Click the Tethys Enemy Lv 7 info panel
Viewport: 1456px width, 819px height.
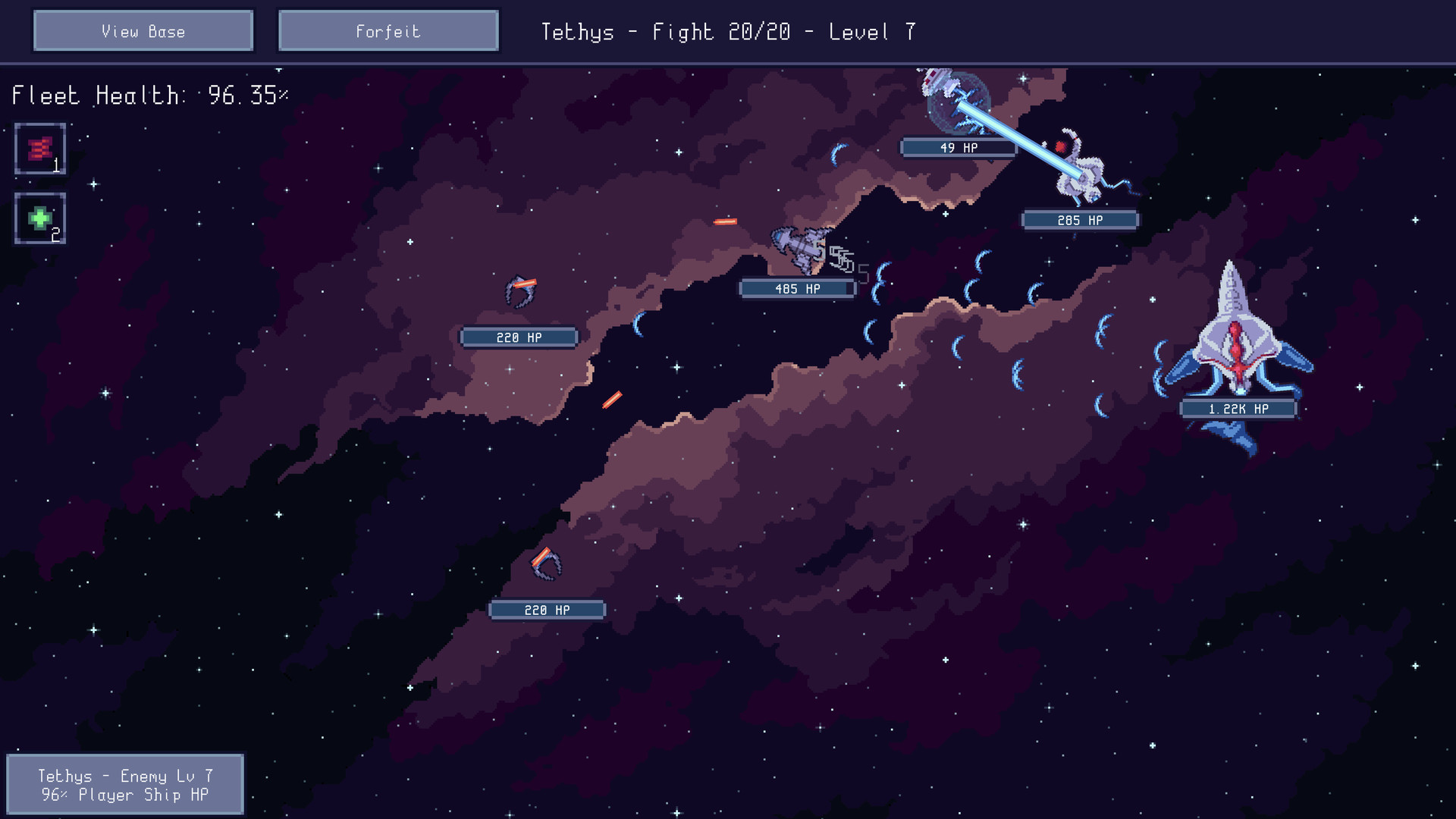127,784
